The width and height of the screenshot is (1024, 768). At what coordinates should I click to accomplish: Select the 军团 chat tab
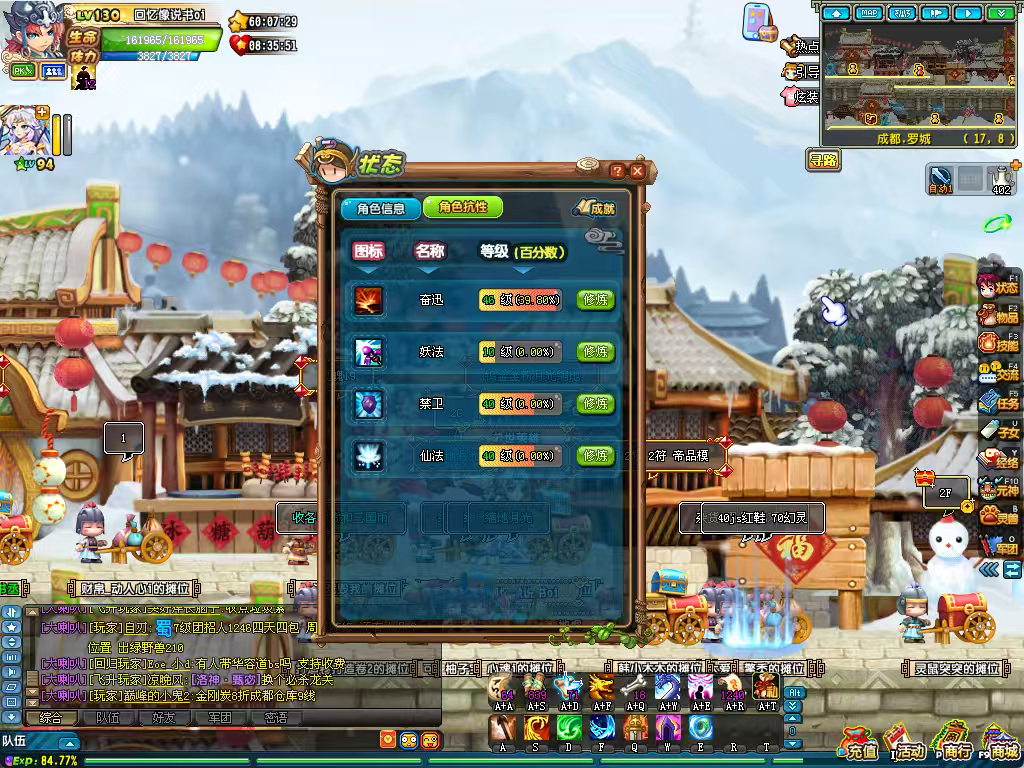pyautogui.click(x=219, y=717)
